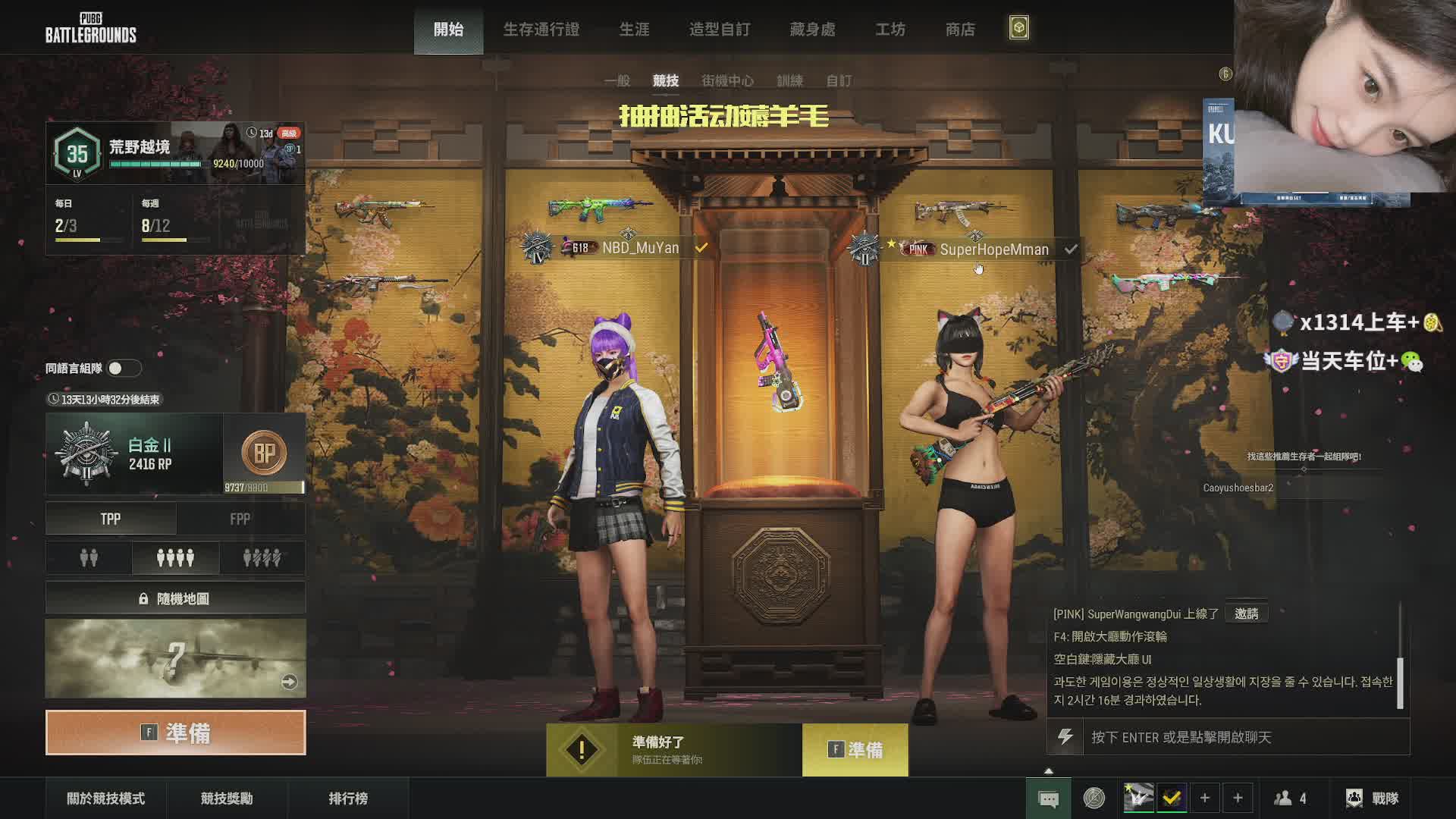Open the 排行榜 leaderboard
The width and height of the screenshot is (1456, 819).
348,799
